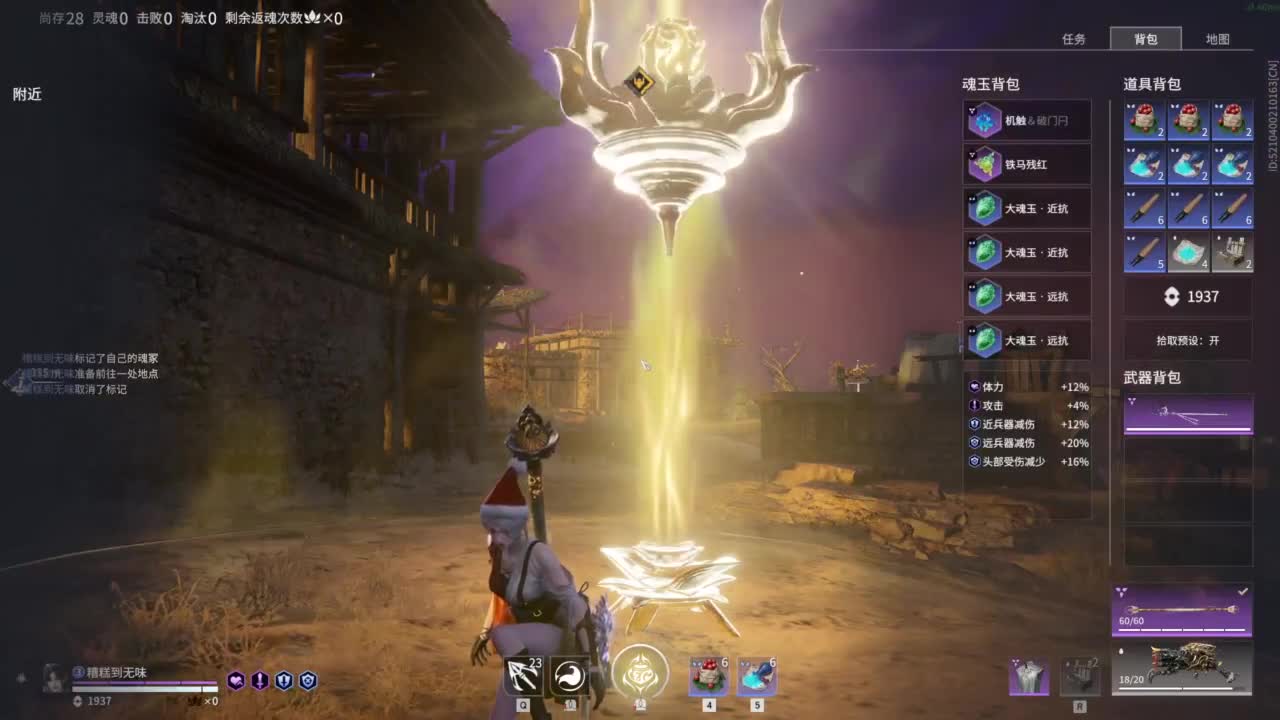Screen dimensions: 1280x720
Task: Select the purple spear in weapon backpack
Action: click(1188, 414)
